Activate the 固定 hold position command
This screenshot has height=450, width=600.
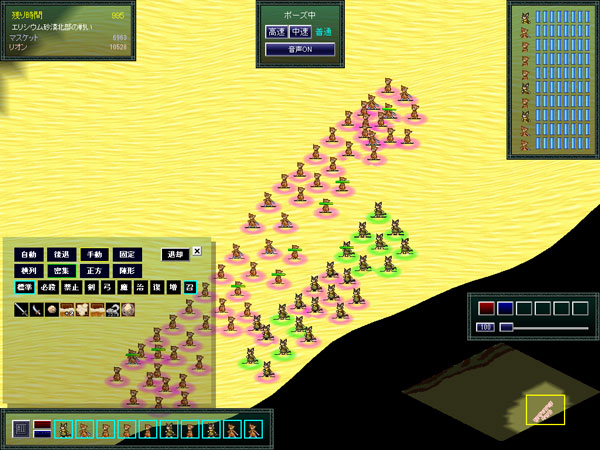(125, 254)
